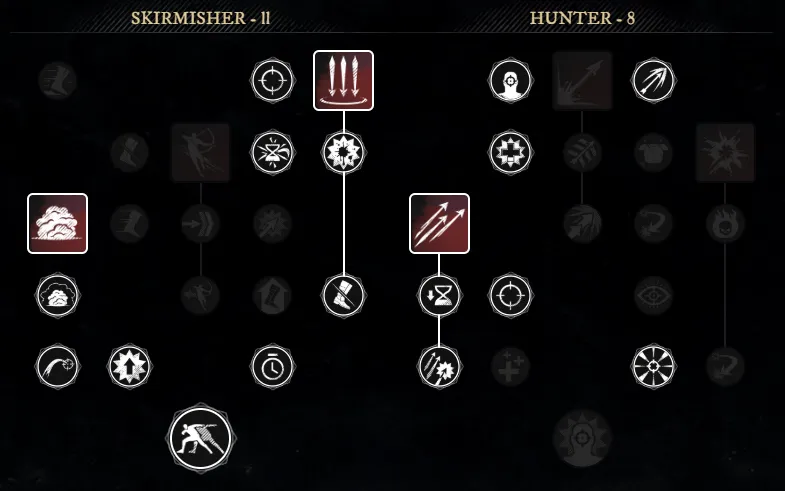Image resolution: width=785 pixels, height=491 pixels.
Task: Select the dimmed explosion skill in Hunter
Action: [x=725, y=152]
